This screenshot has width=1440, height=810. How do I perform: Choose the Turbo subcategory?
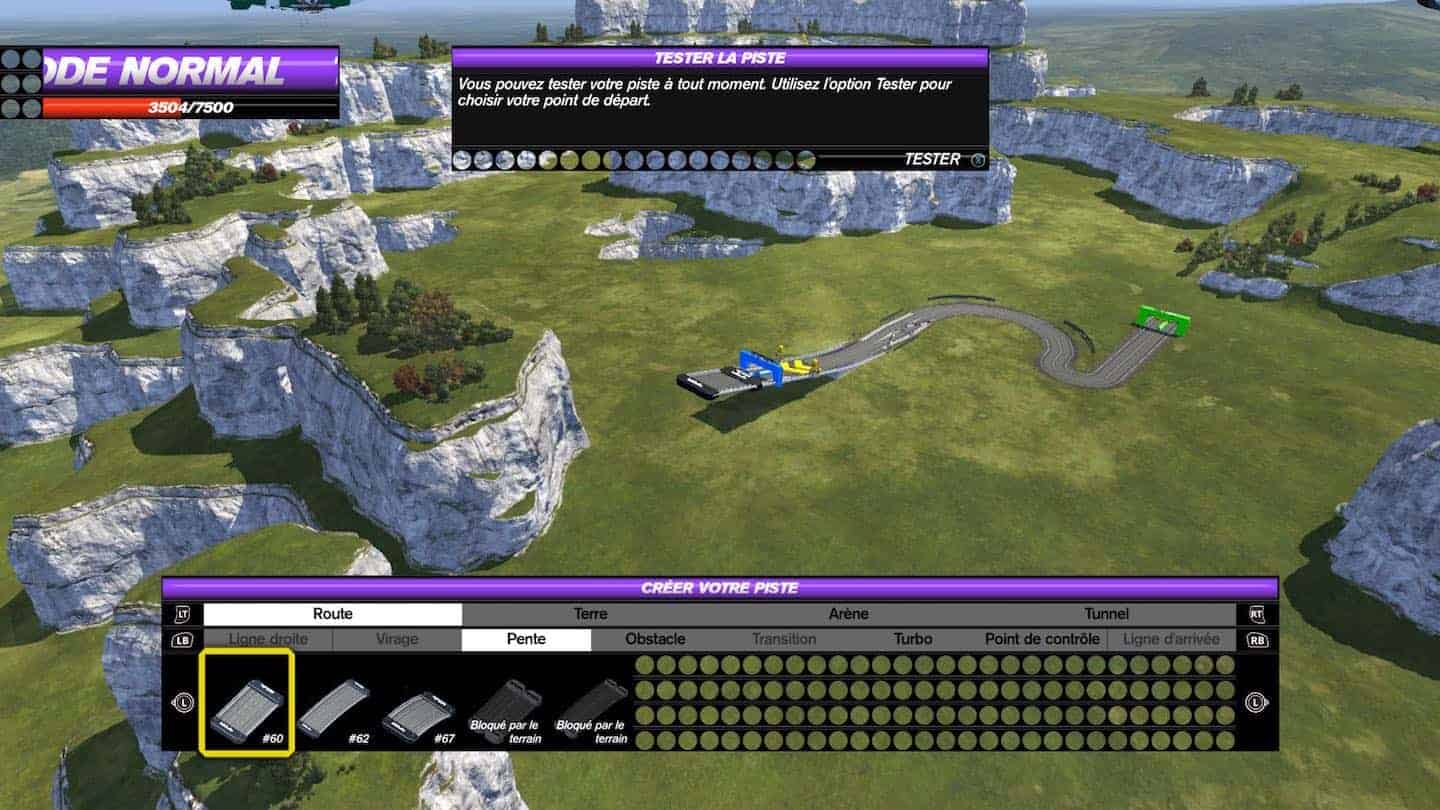click(x=913, y=639)
